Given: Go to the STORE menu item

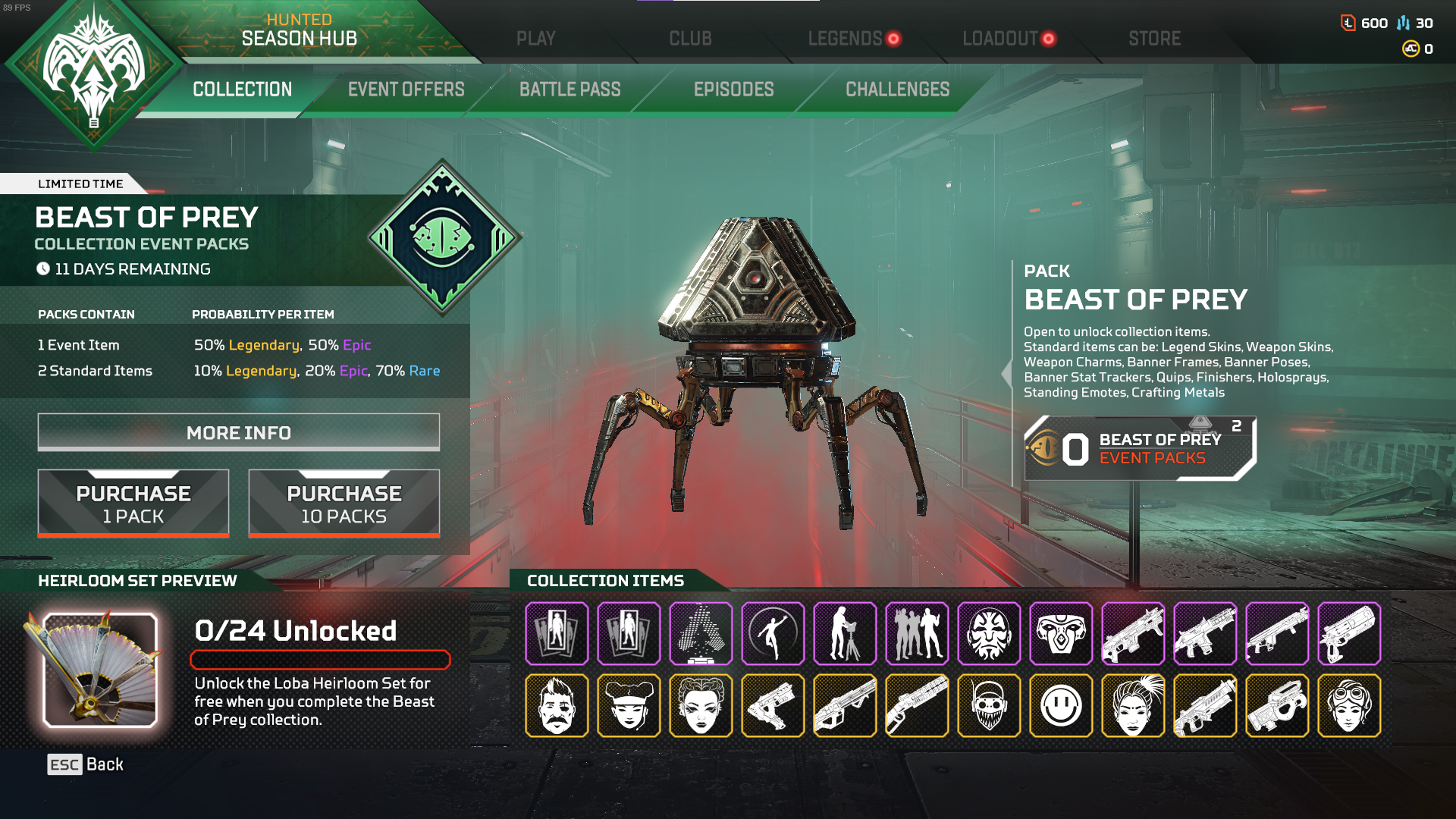Looking at the screenshot, I should (1153, 39).
